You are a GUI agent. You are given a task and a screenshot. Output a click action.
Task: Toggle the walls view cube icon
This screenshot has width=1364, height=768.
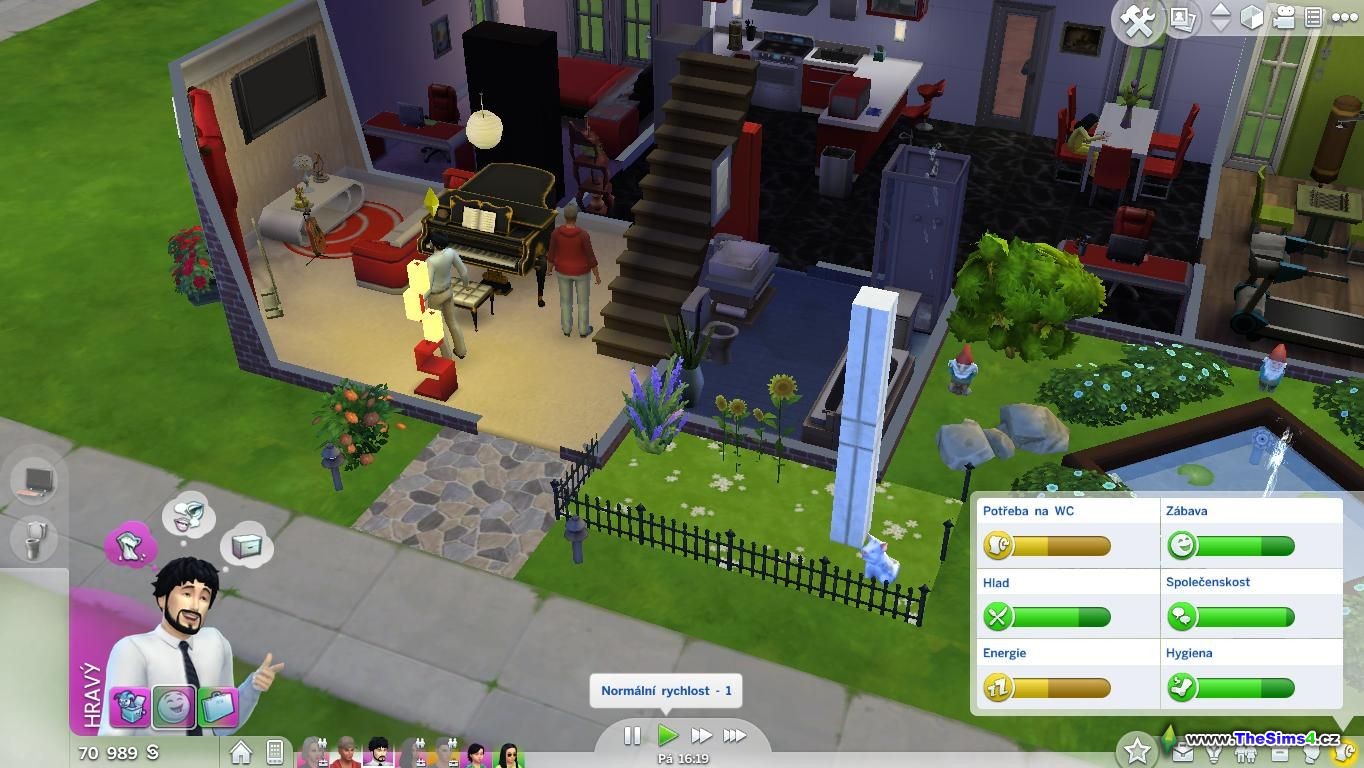pos(1251,18)
